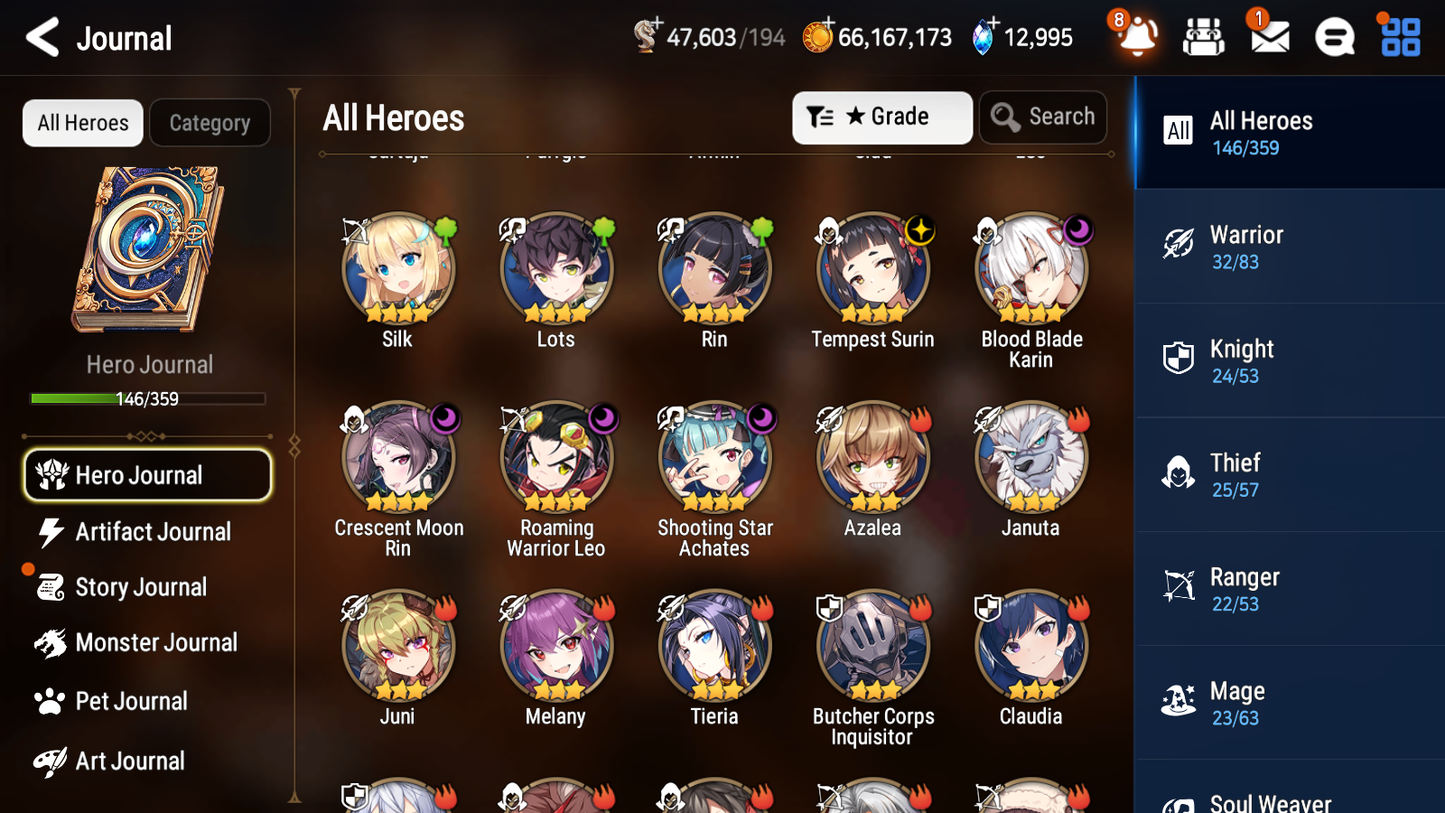
Task: Tap the back arrow next to Journal
Action: tap(42, 36)
